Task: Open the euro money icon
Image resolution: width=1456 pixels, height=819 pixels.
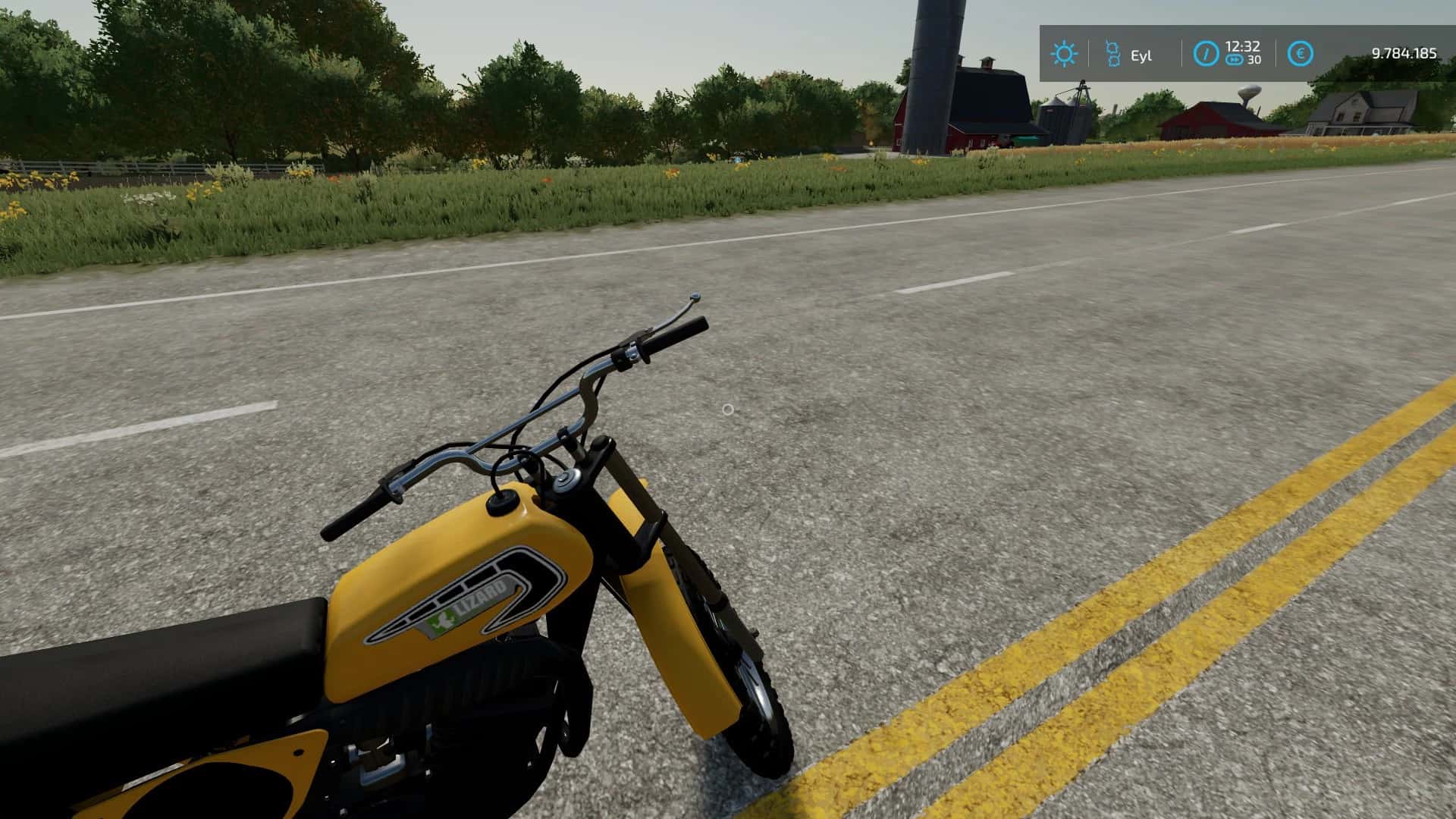Action: click(x=1301, y=54)
